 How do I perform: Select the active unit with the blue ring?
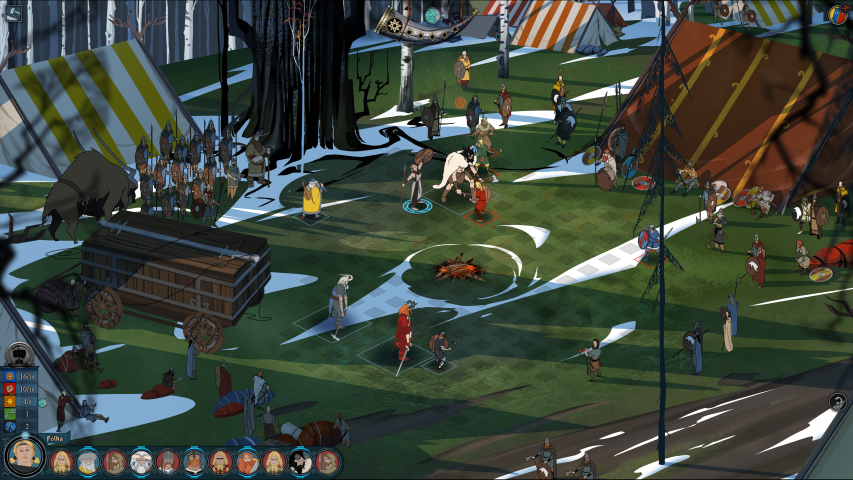click(x=416, y=183)
